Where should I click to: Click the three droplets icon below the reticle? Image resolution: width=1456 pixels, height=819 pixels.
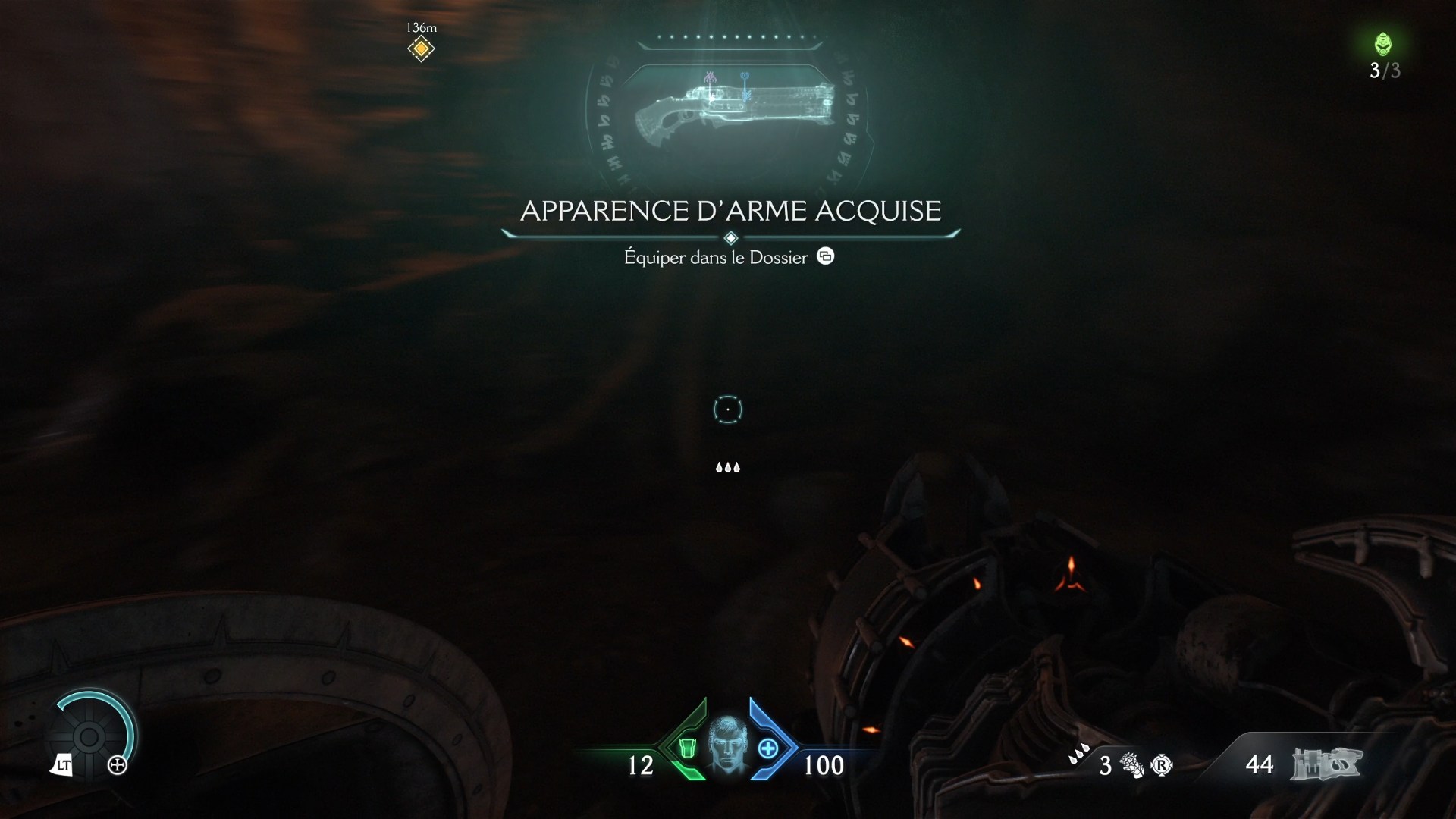(728, 467)
